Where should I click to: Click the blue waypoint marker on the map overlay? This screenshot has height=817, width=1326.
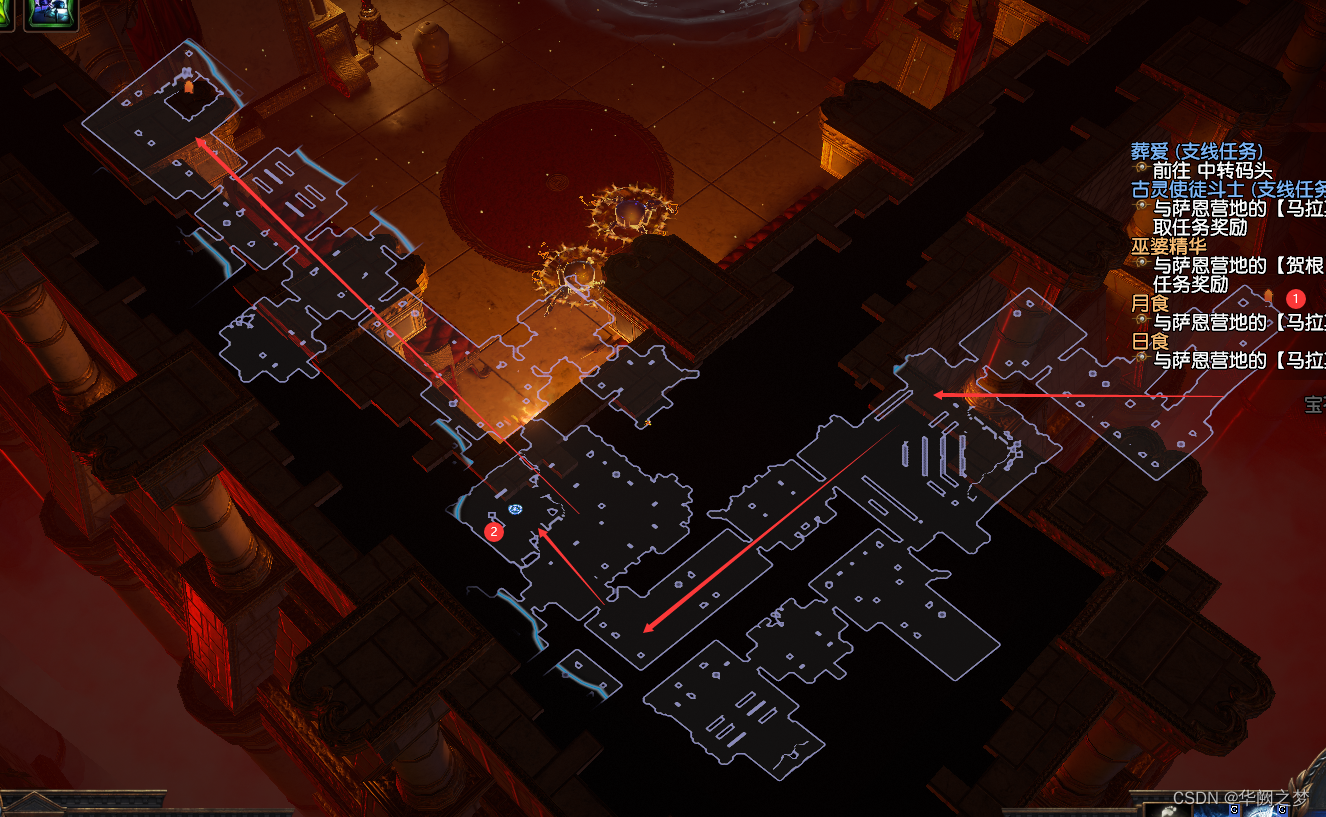(515, 509)
